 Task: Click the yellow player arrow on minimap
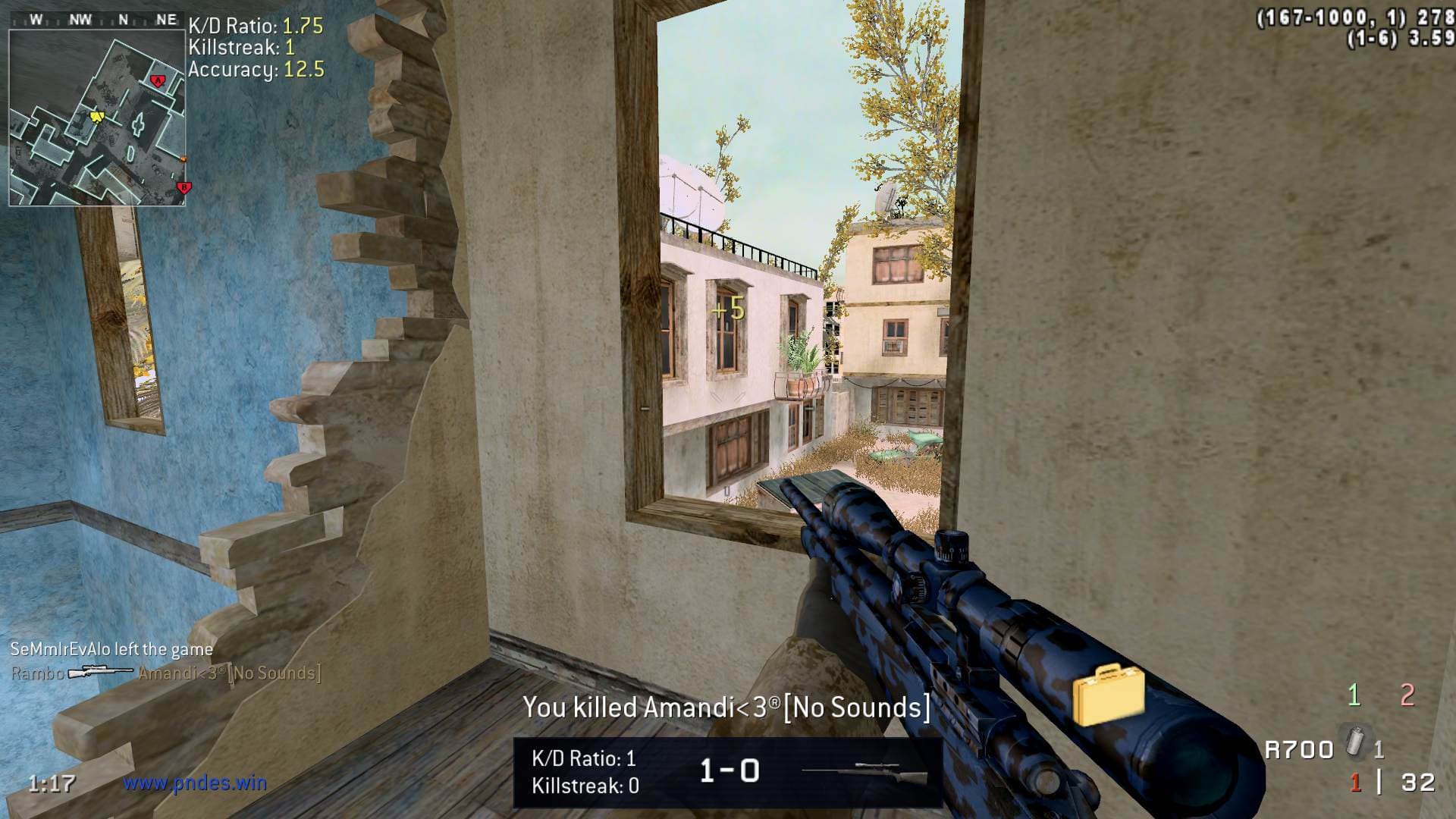[x=96, y=116]
